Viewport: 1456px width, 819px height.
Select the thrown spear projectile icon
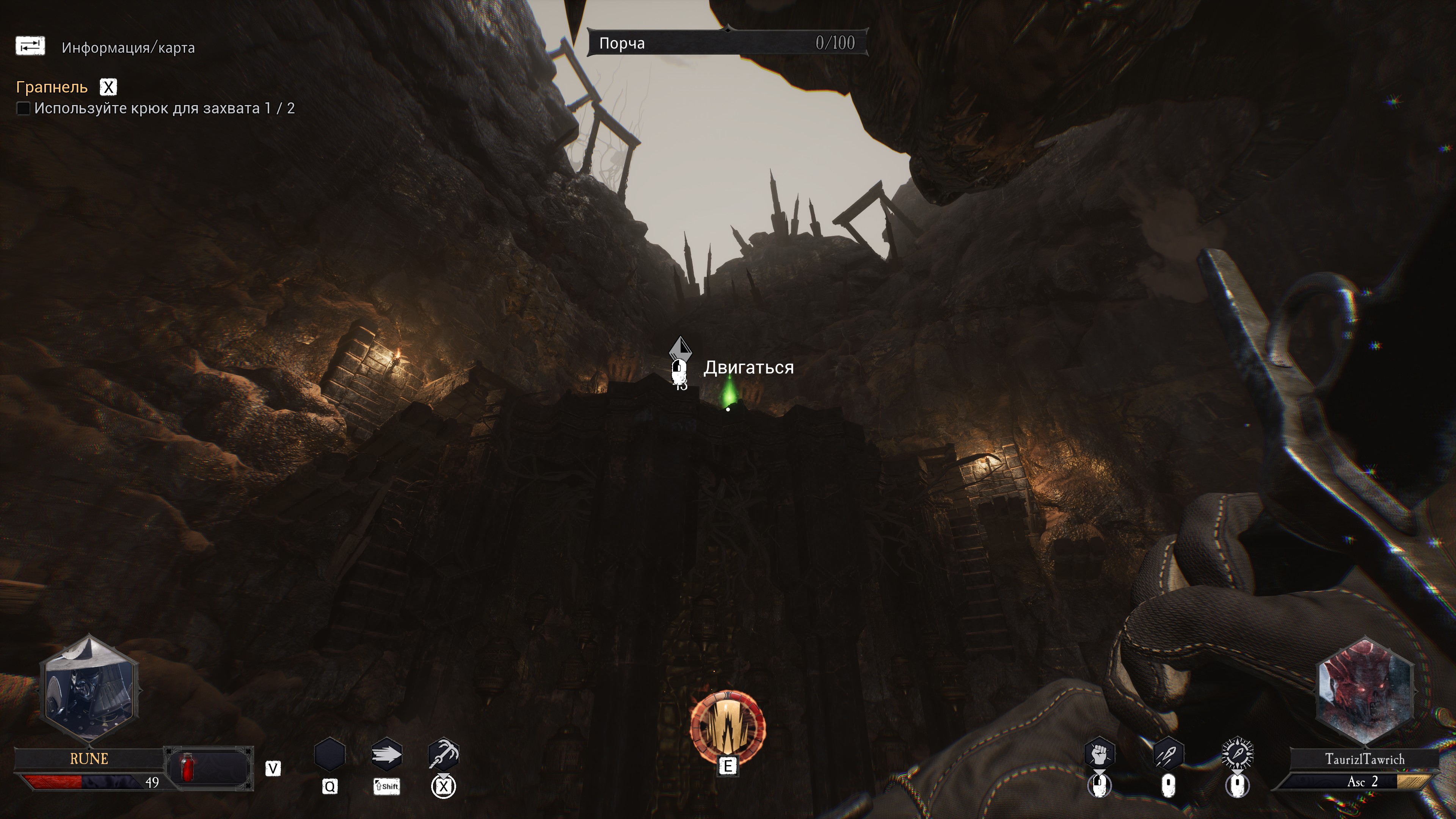[x=1168, y=753]
